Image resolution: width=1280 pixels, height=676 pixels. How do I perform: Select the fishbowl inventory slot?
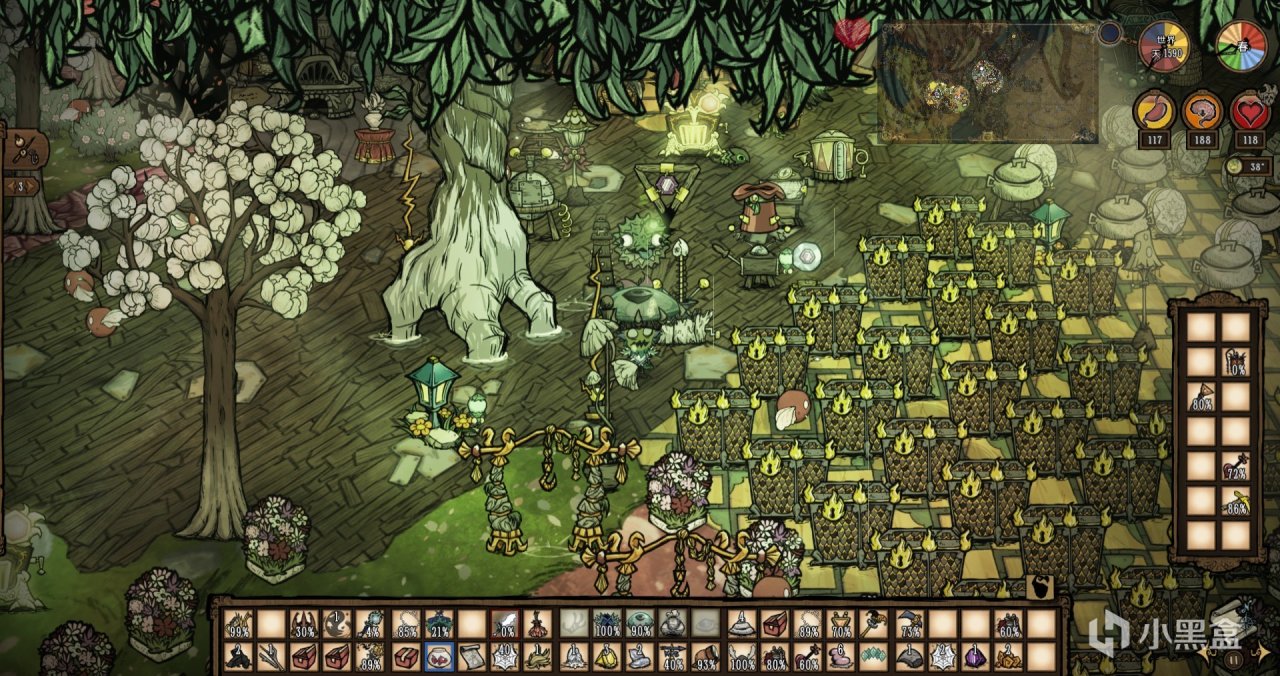[x=440, y=656]
